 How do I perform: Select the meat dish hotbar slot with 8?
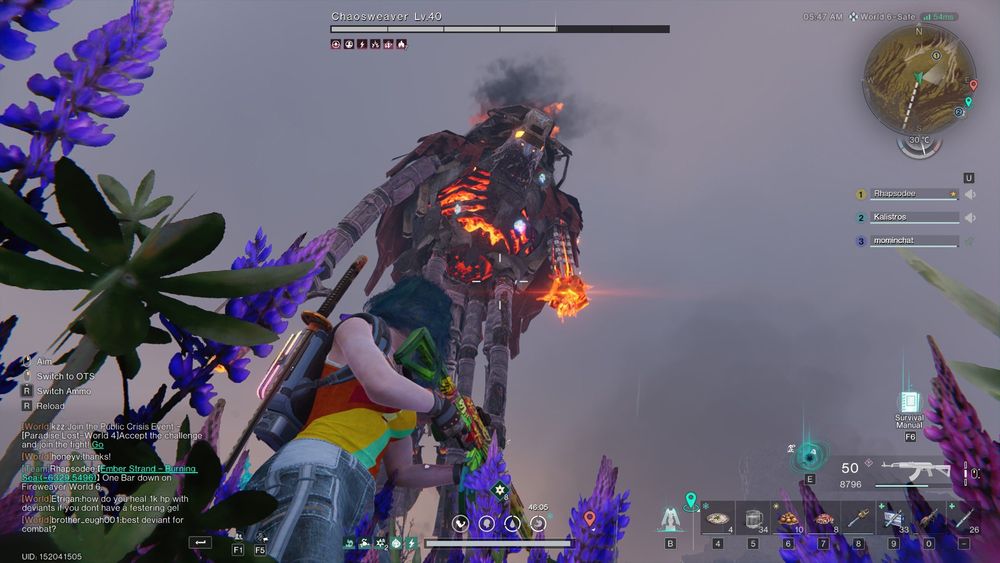click(824, 518)
